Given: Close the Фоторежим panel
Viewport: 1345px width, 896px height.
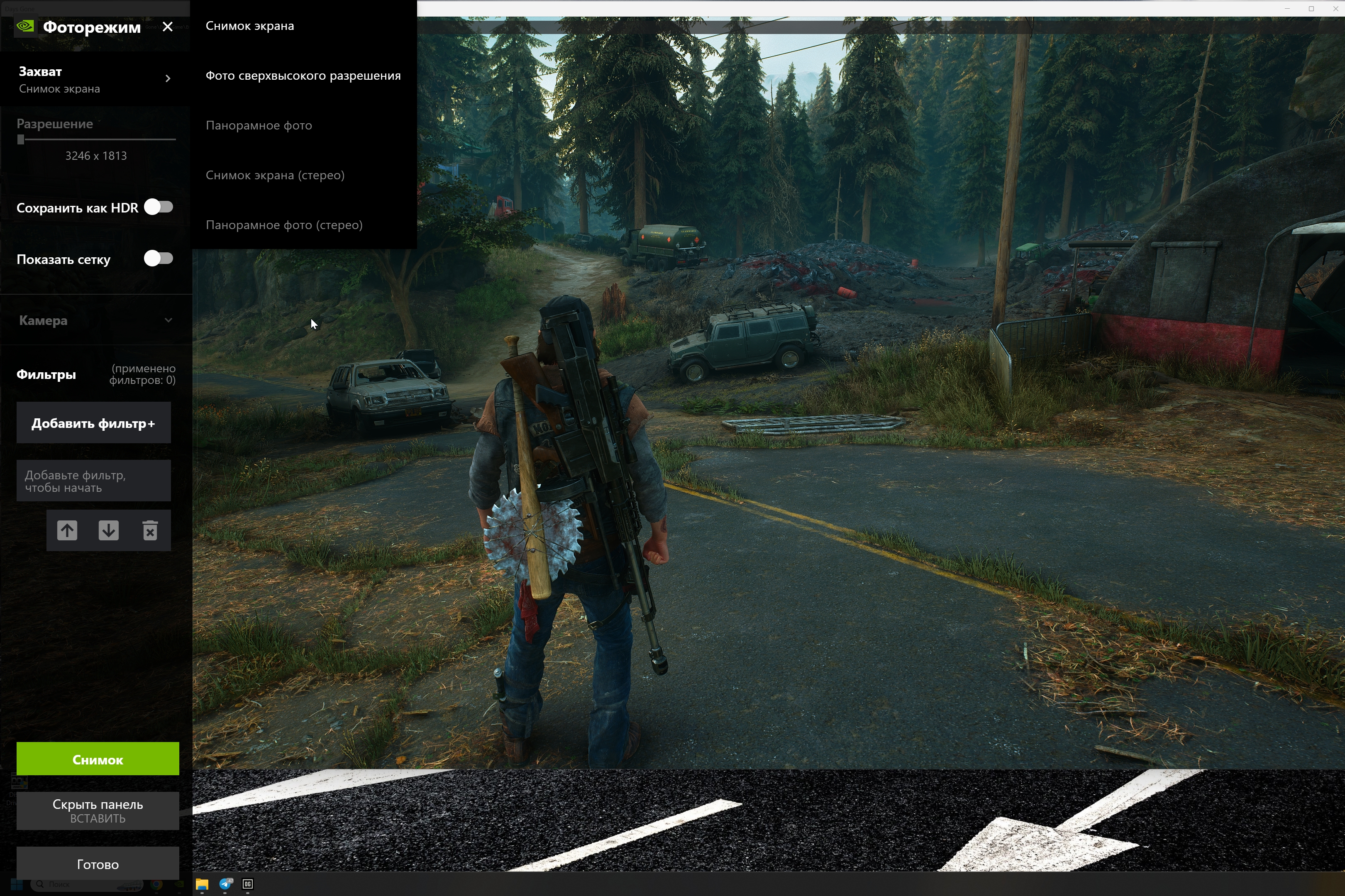Looking at the screenshot, I should point(167,27).
